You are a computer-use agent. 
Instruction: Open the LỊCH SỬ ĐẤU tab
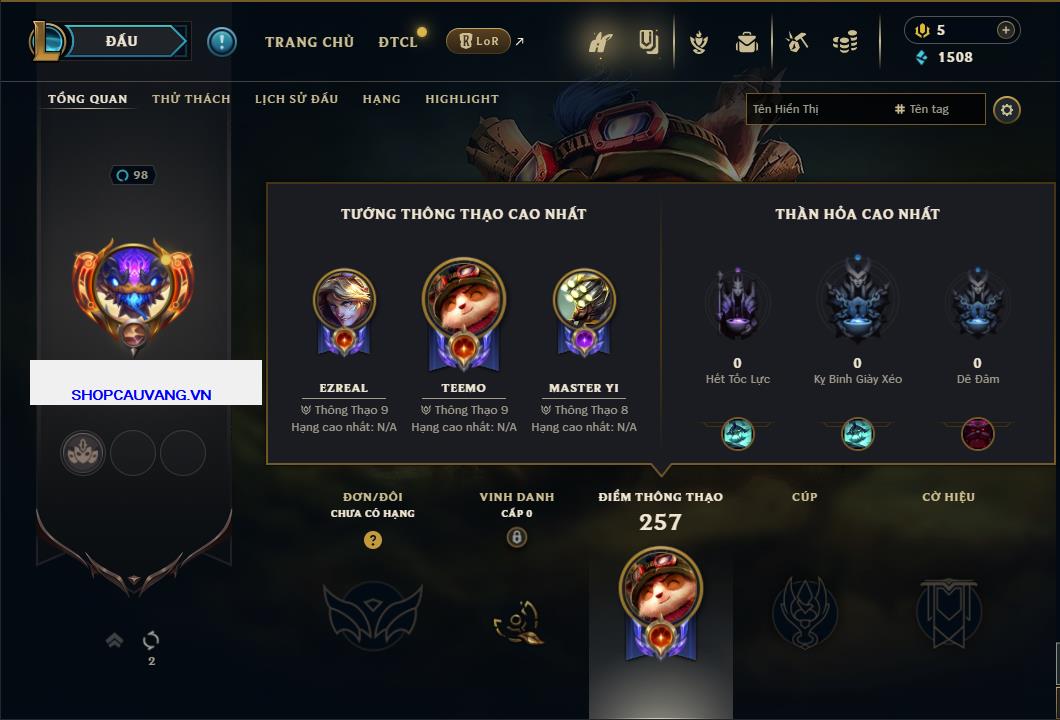(x=296, y=99)
